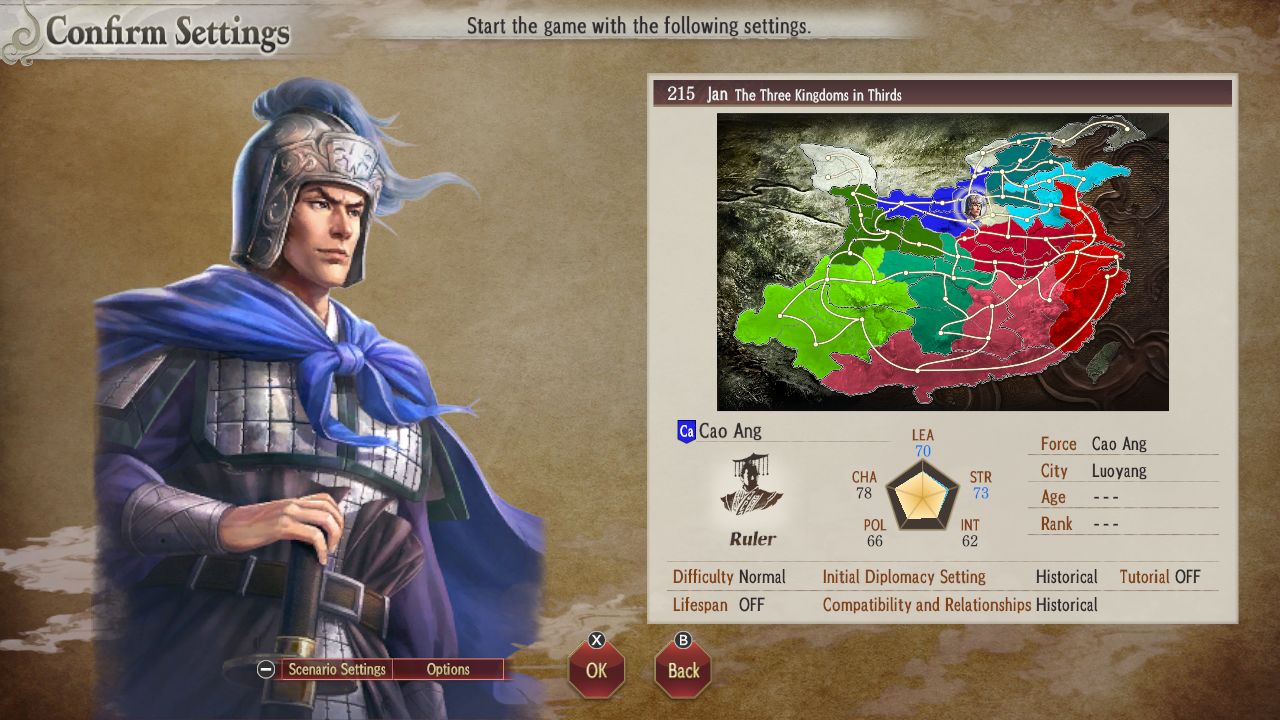Screen dimensions: 1280x720
Task: Click the X controller button above OK
Action: [595, 641]
